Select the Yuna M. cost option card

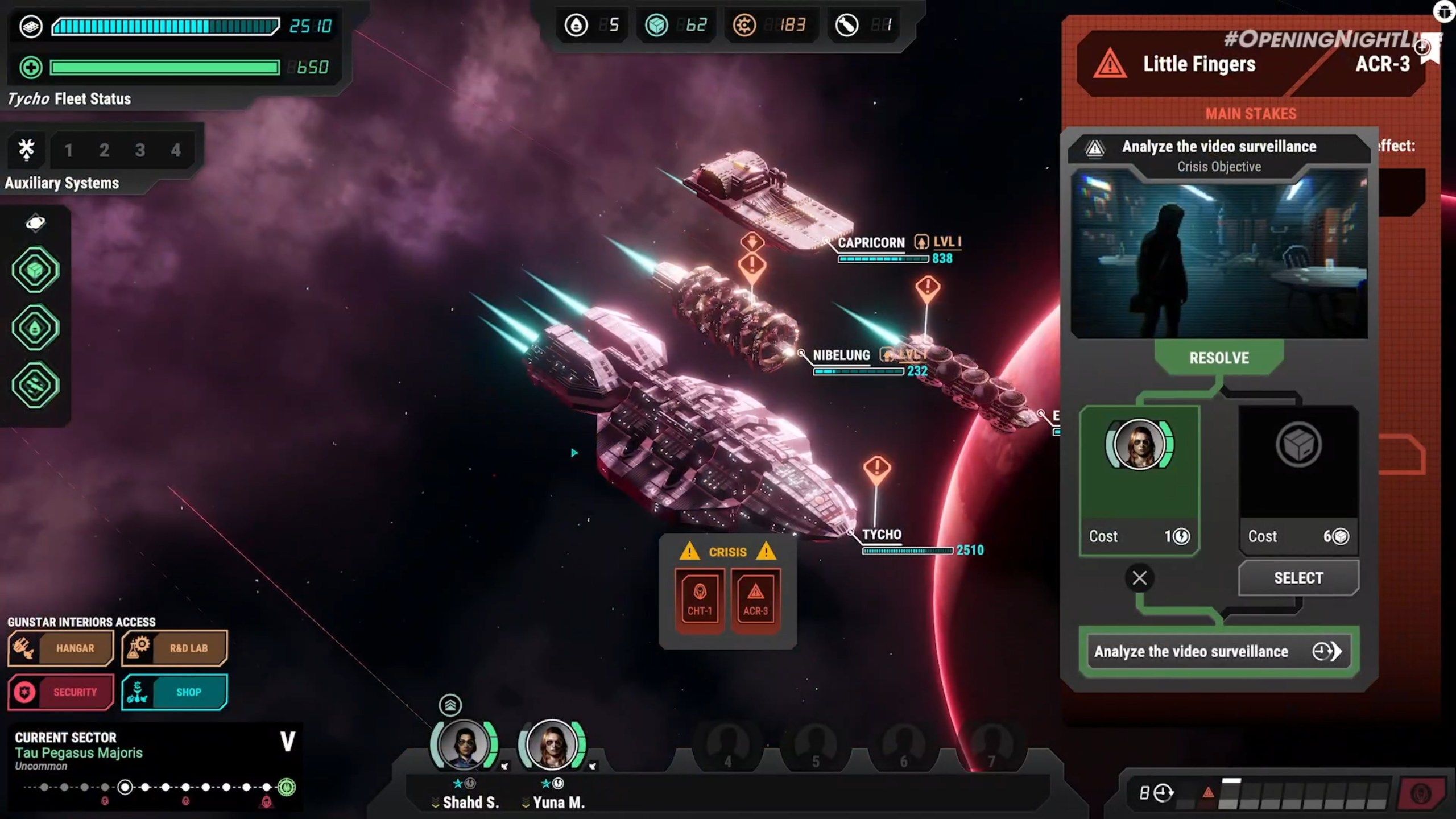(x=1139, y=479)
